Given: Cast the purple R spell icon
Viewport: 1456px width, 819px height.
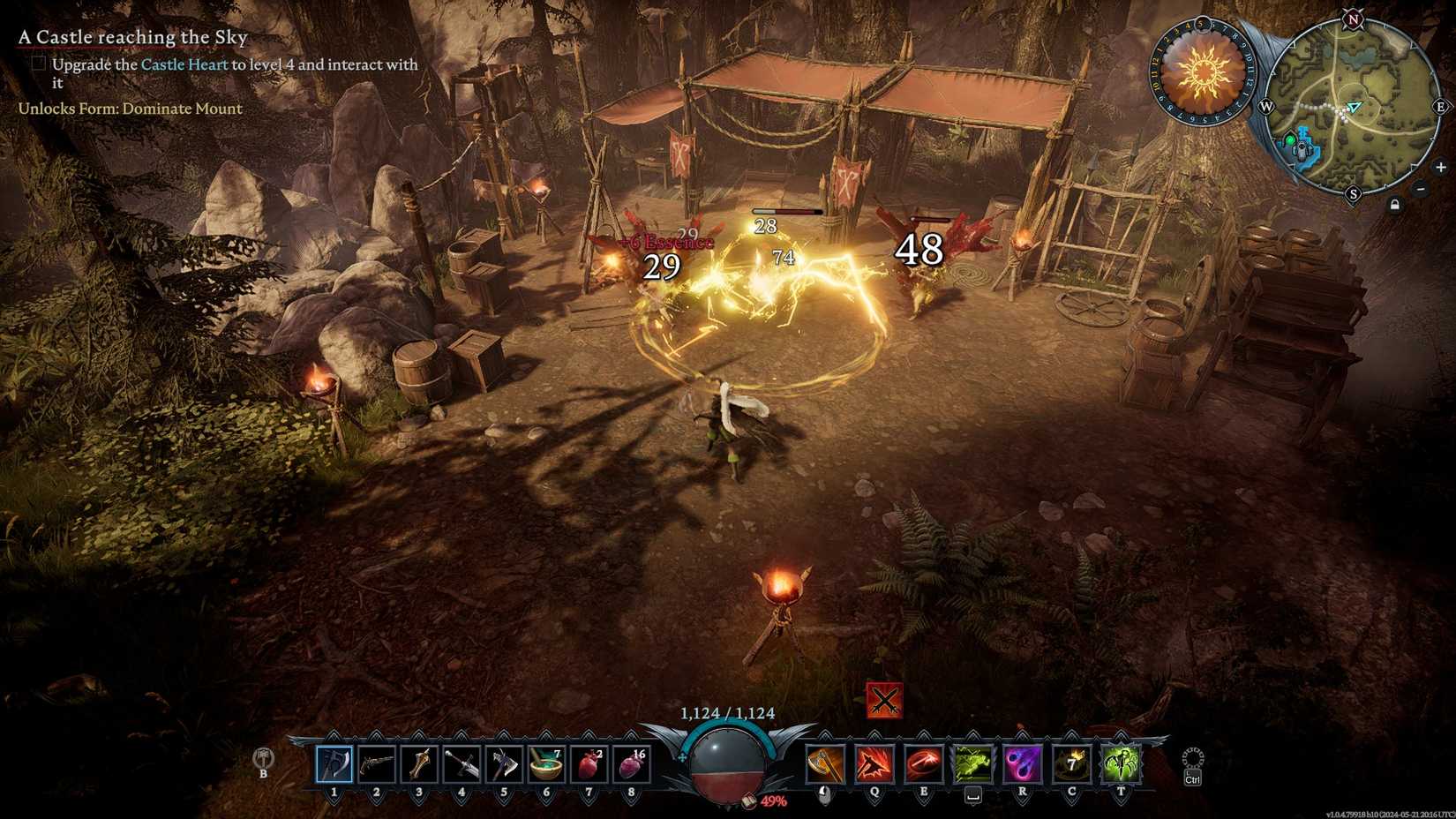Looking at the screenshot, I should point(1022,766).
